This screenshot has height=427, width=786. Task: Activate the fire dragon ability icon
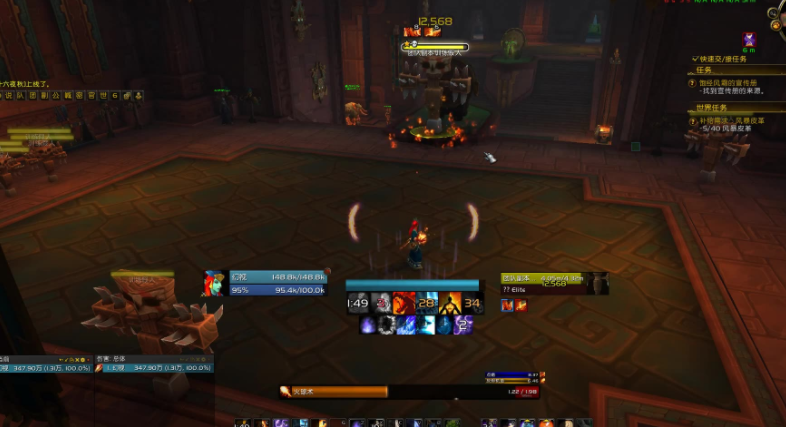pyautogui.click(x=401, y=303)
